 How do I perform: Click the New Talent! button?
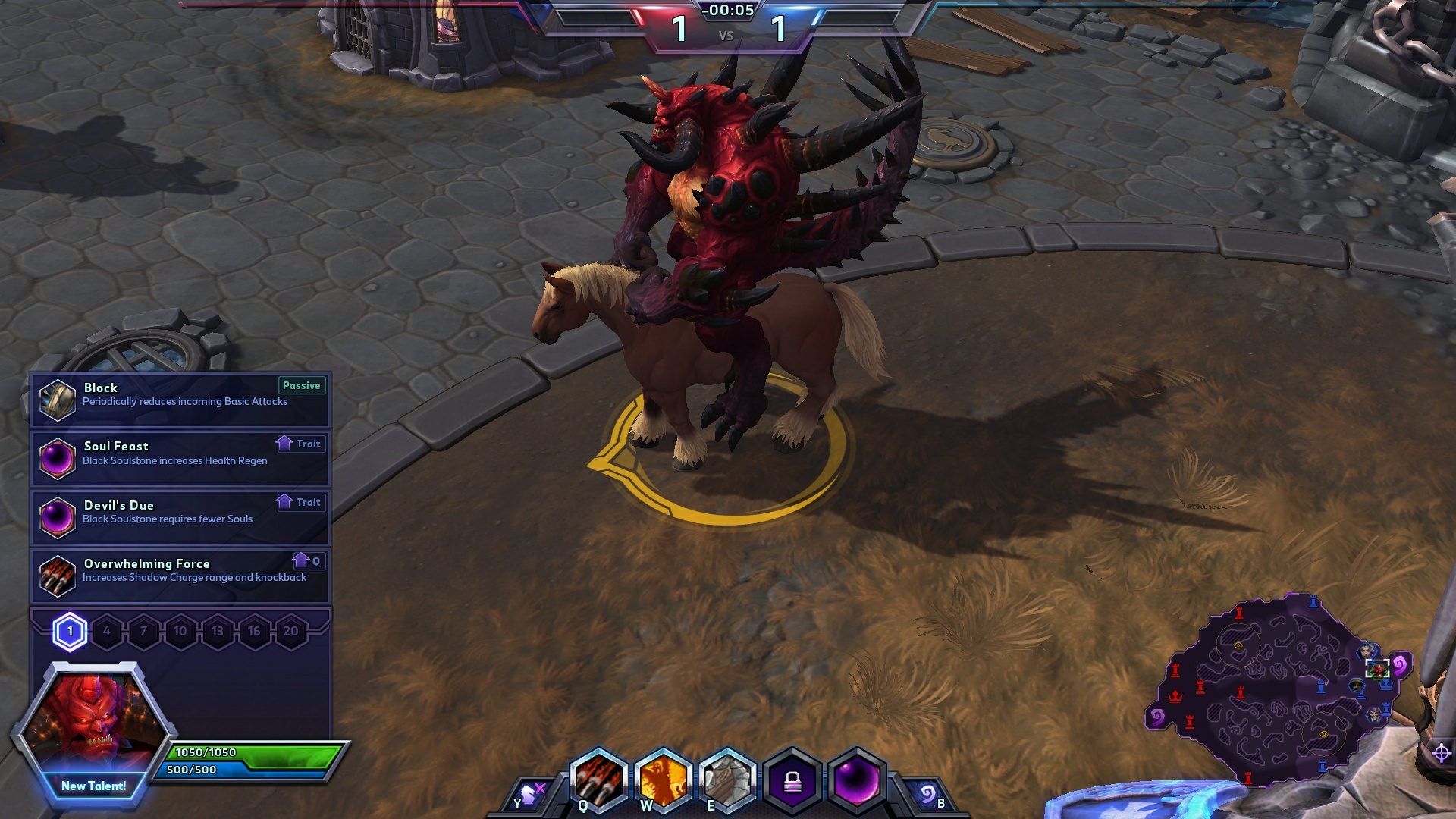coord(94,786)
